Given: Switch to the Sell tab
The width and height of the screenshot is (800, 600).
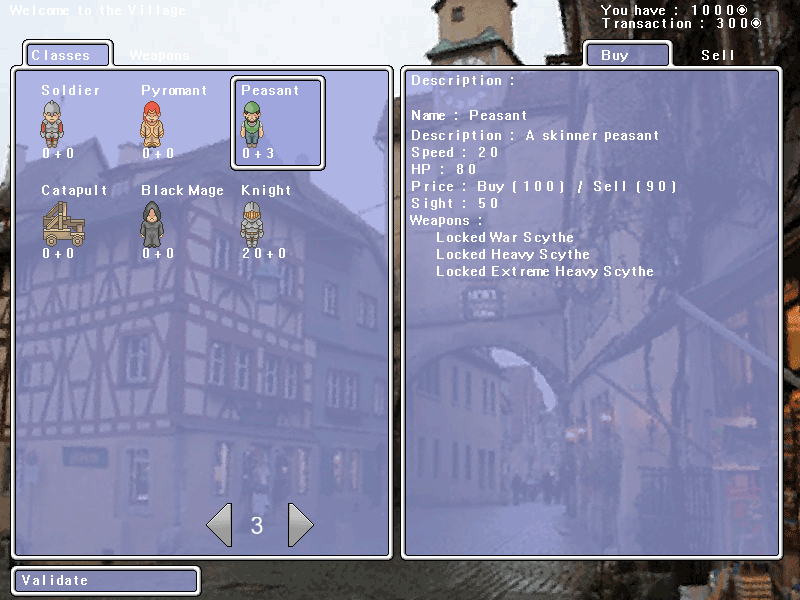Looking at the screenshot, I should (718, 55).
